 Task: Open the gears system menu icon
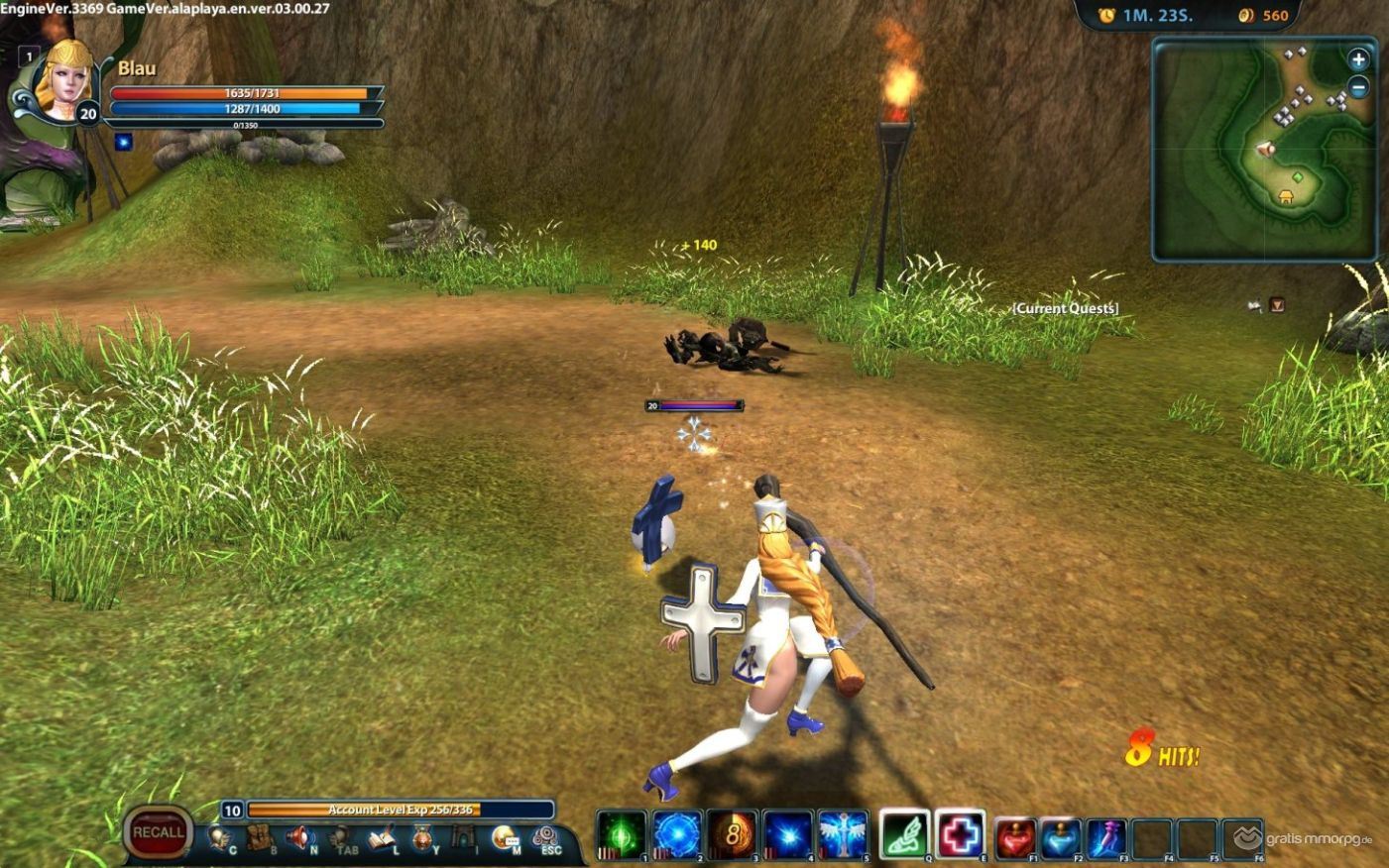544,838
